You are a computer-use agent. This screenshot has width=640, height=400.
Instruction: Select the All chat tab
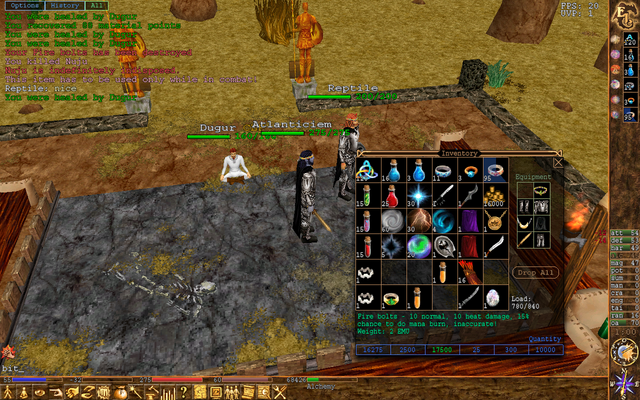point(96,6)
